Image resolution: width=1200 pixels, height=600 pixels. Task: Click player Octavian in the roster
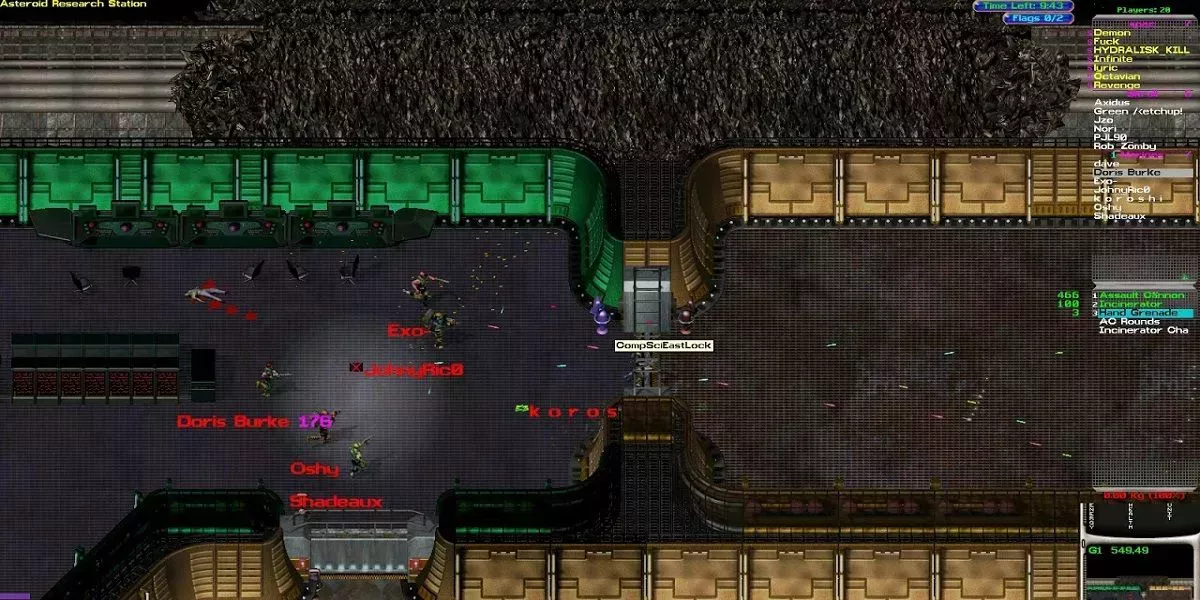pyautogui.click(x=1116, y=76)
